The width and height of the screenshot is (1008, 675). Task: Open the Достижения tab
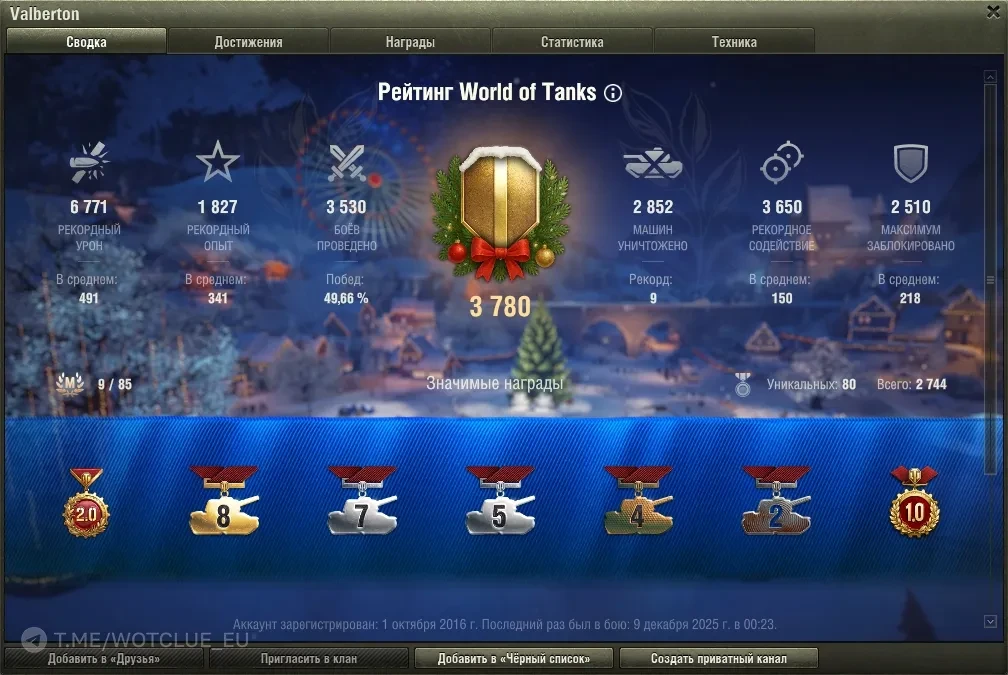(248, 42)
